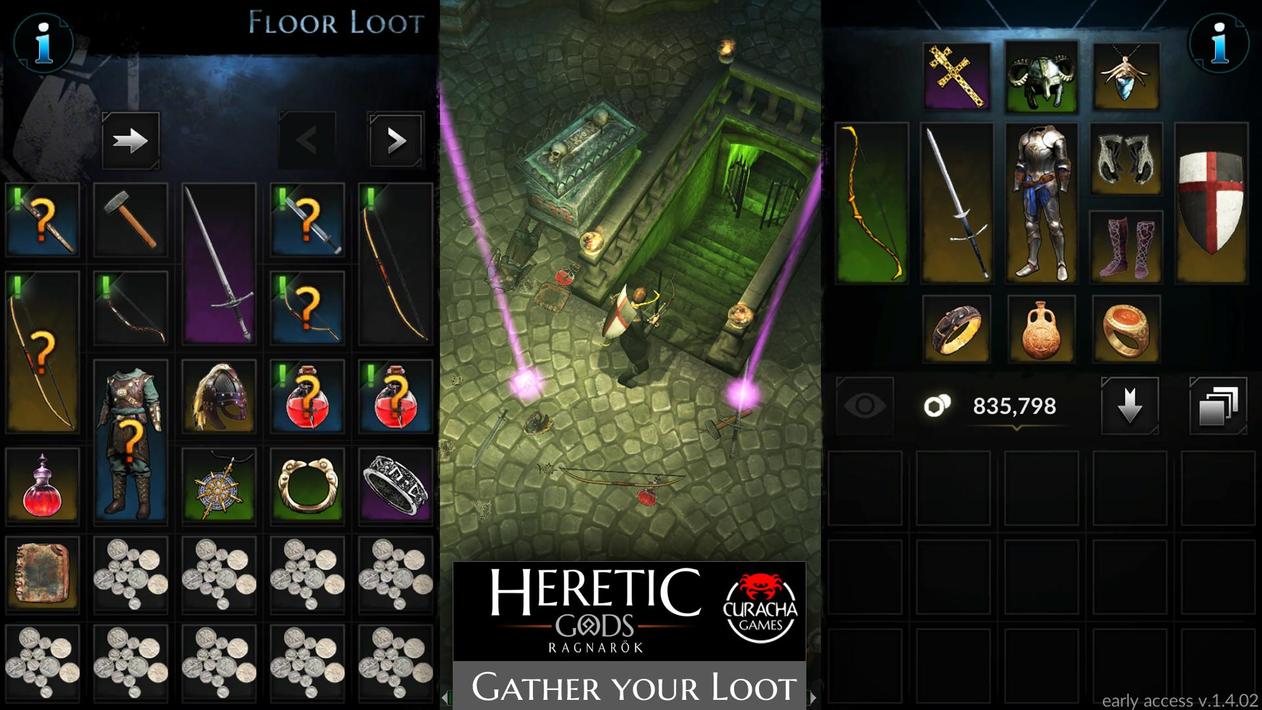
Task: Toggle the eye visibility button
Action: [864, 405]
